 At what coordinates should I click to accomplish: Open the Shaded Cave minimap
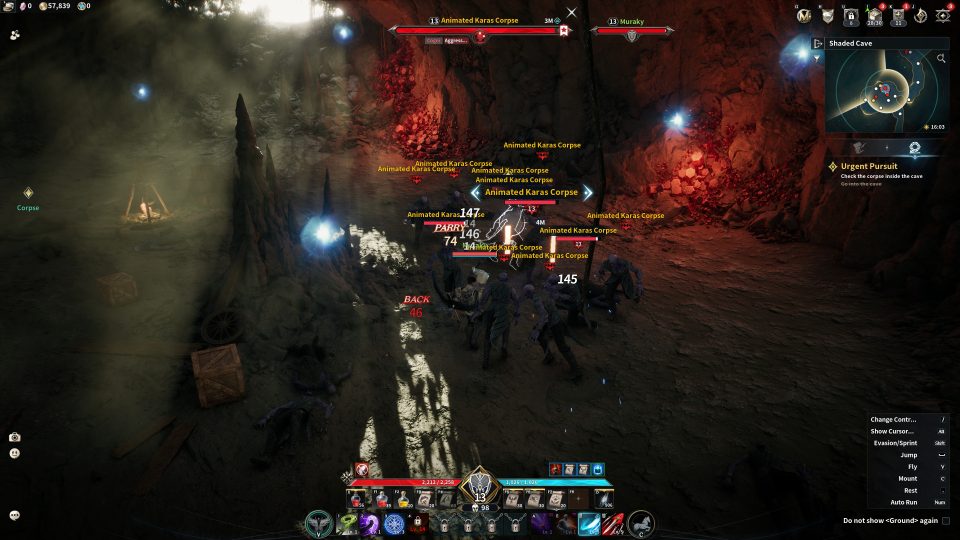(884, 91)
